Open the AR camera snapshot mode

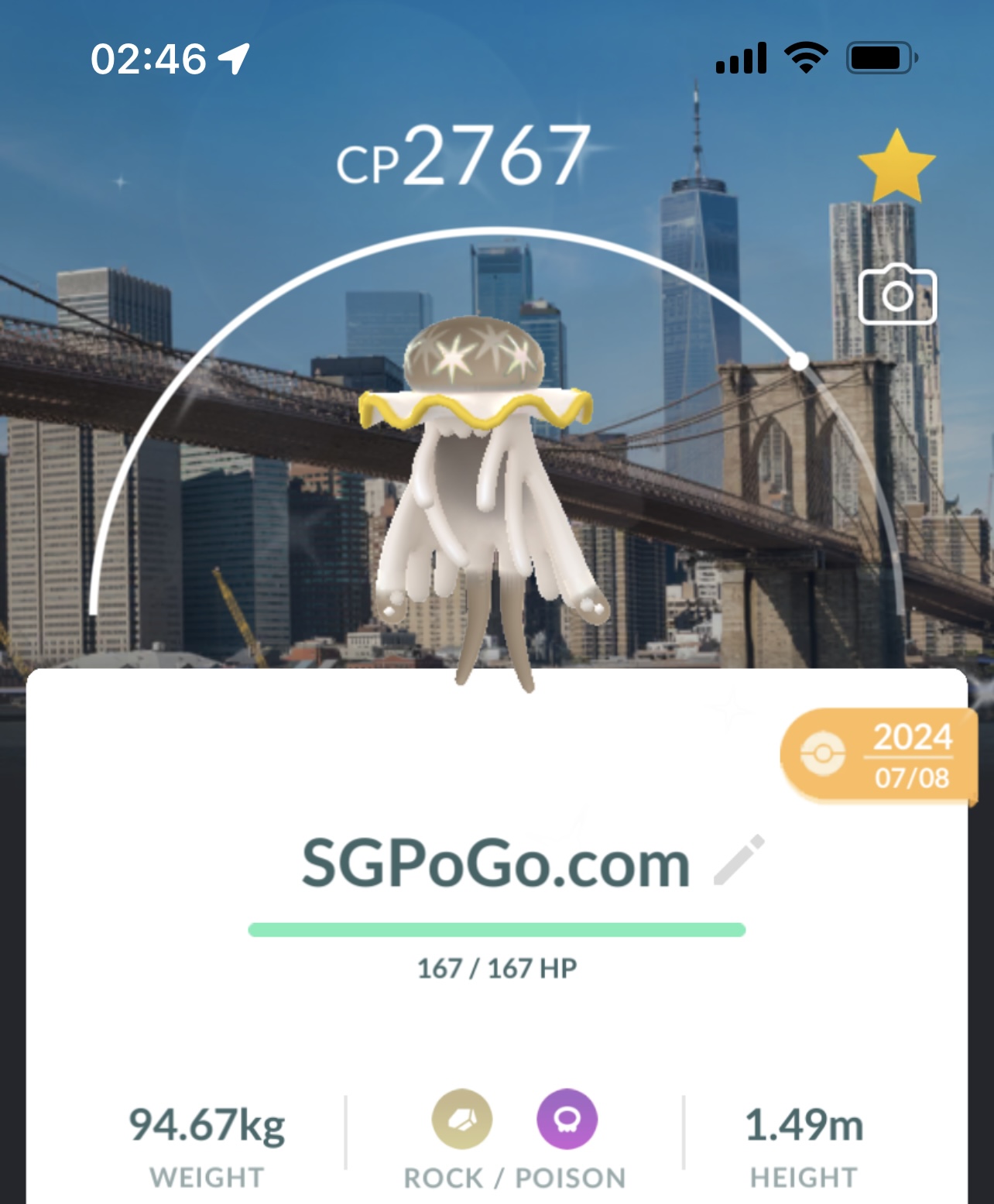pyautogui.click(x=898, y=297)
